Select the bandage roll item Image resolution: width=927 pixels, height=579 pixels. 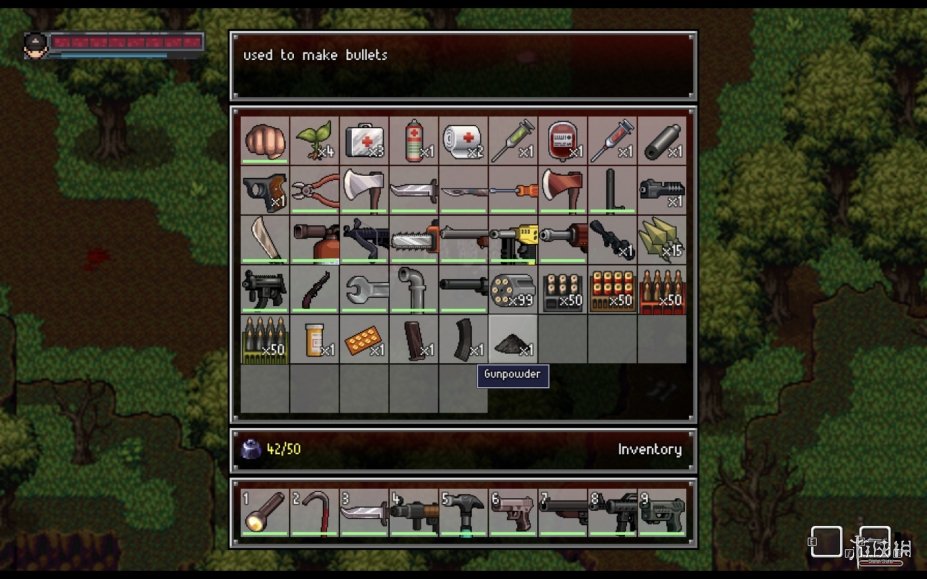click(x=463, y=141)
